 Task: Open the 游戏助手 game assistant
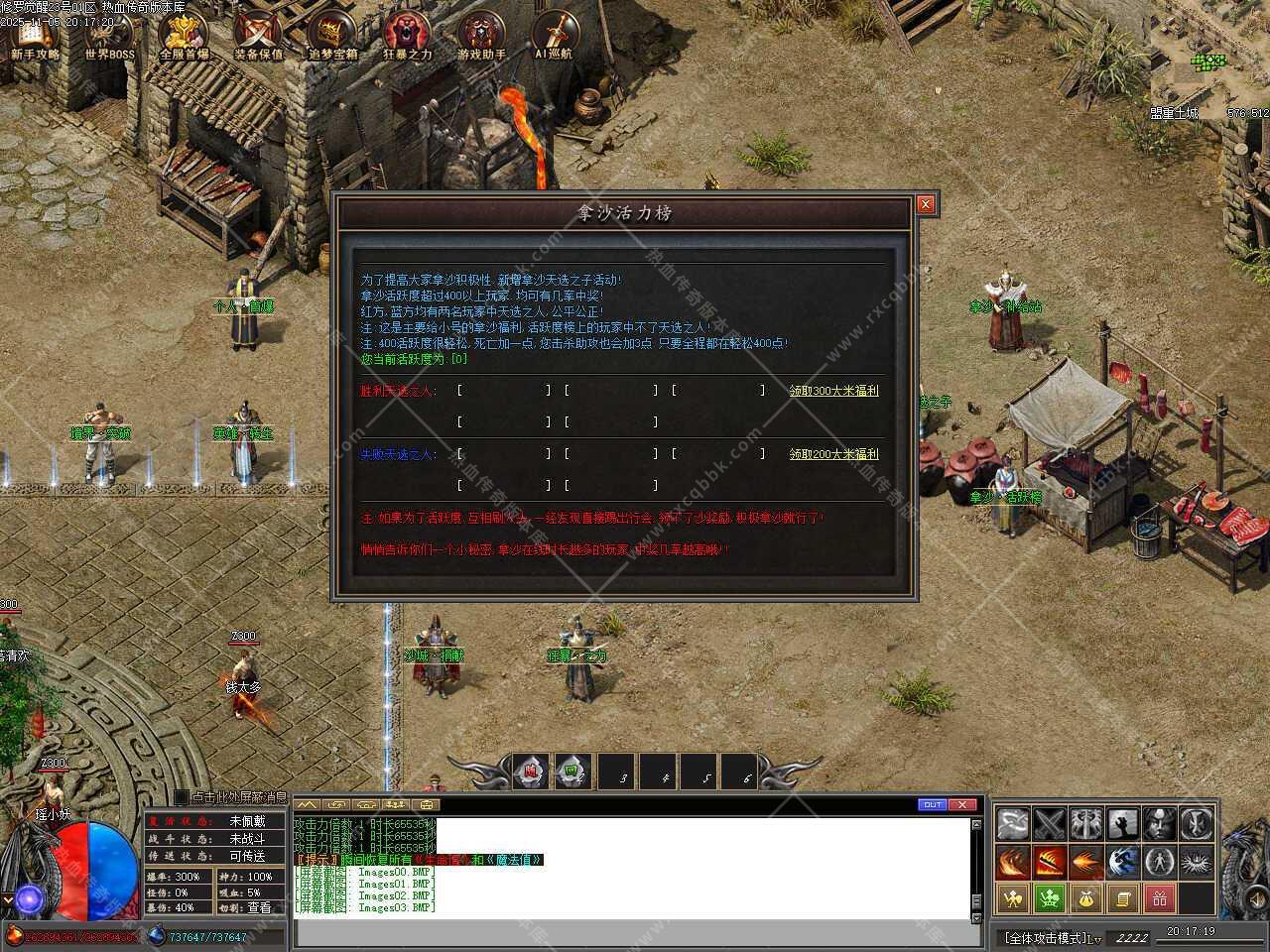click(482, 35)
